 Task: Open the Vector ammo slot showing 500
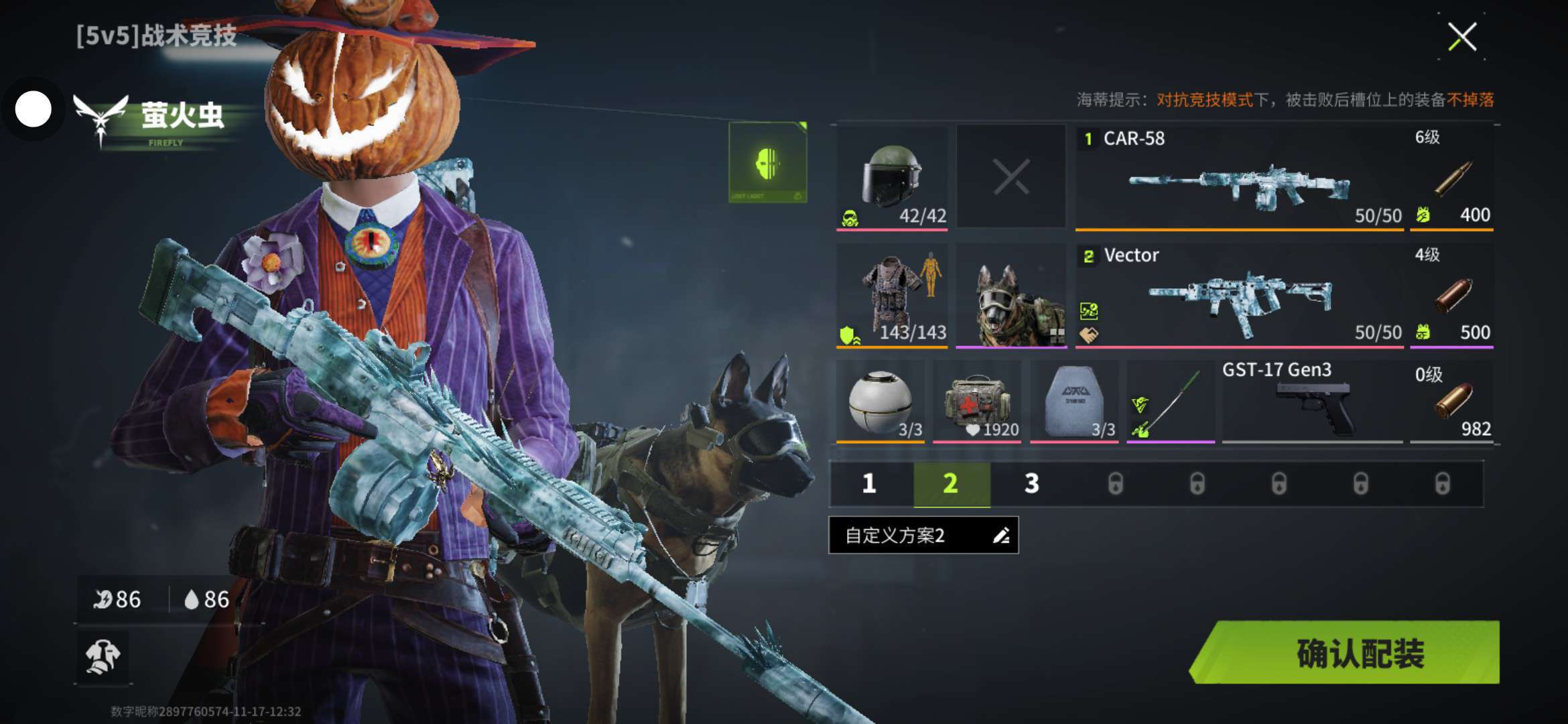click(1451, 296)
